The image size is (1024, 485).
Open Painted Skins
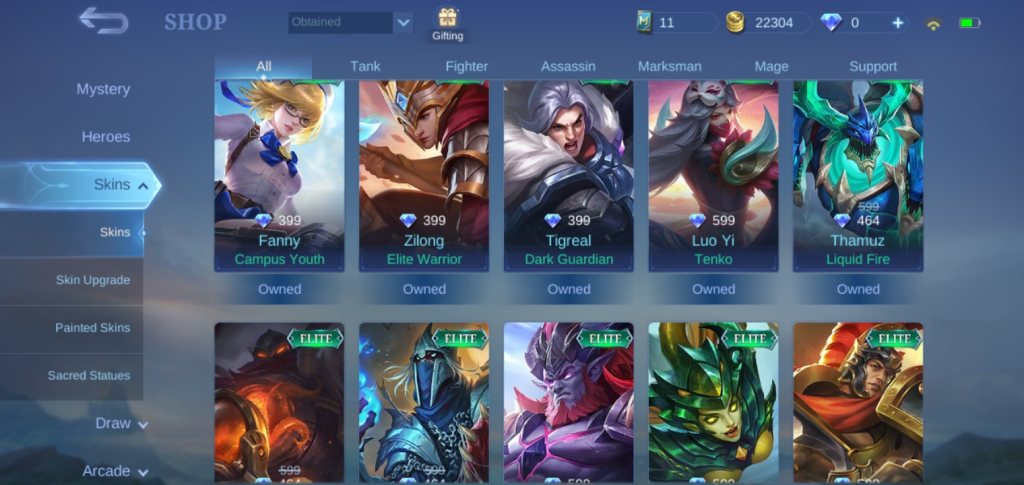[92, 328]
